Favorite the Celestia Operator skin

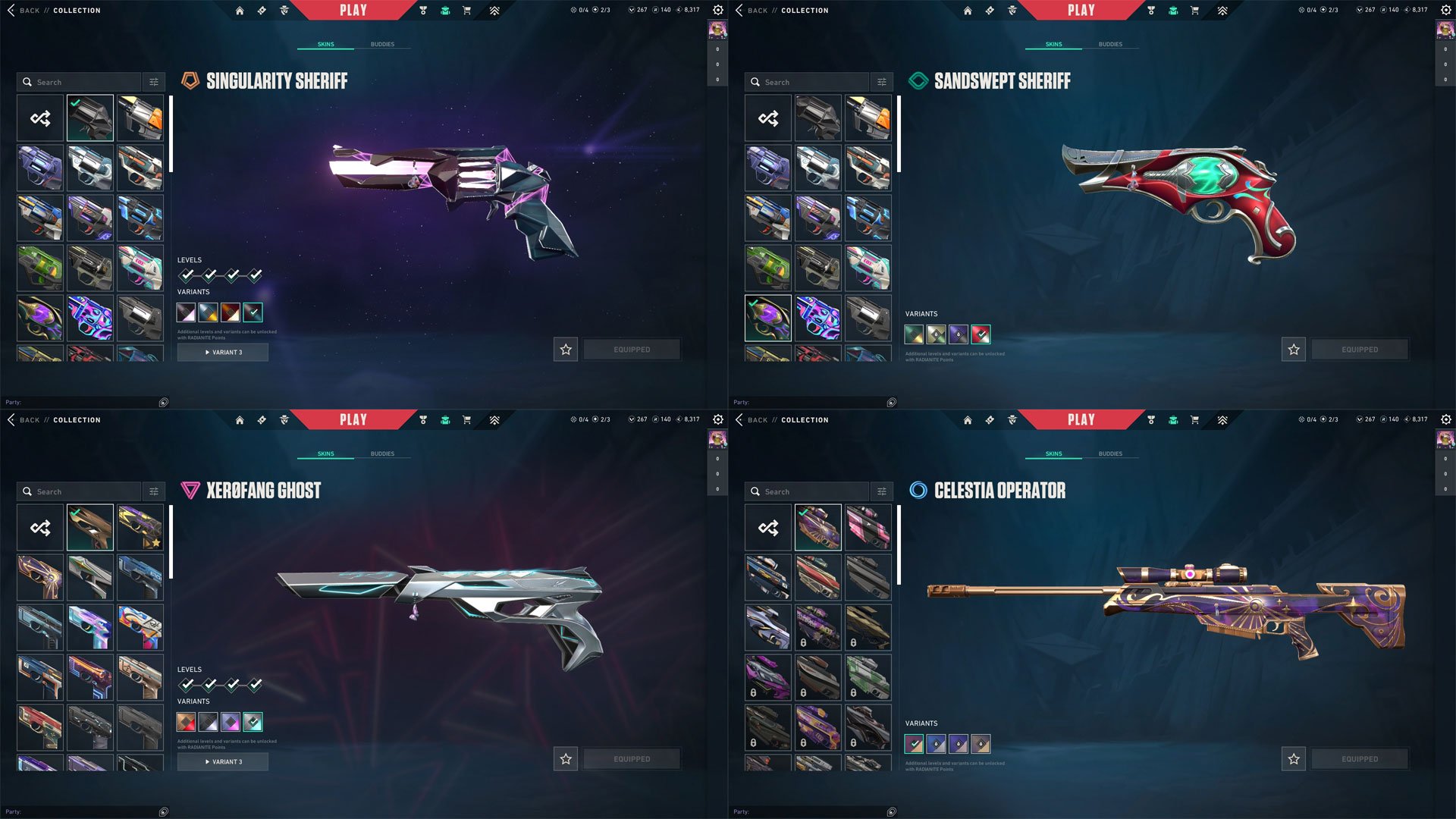pos(1293,758)
